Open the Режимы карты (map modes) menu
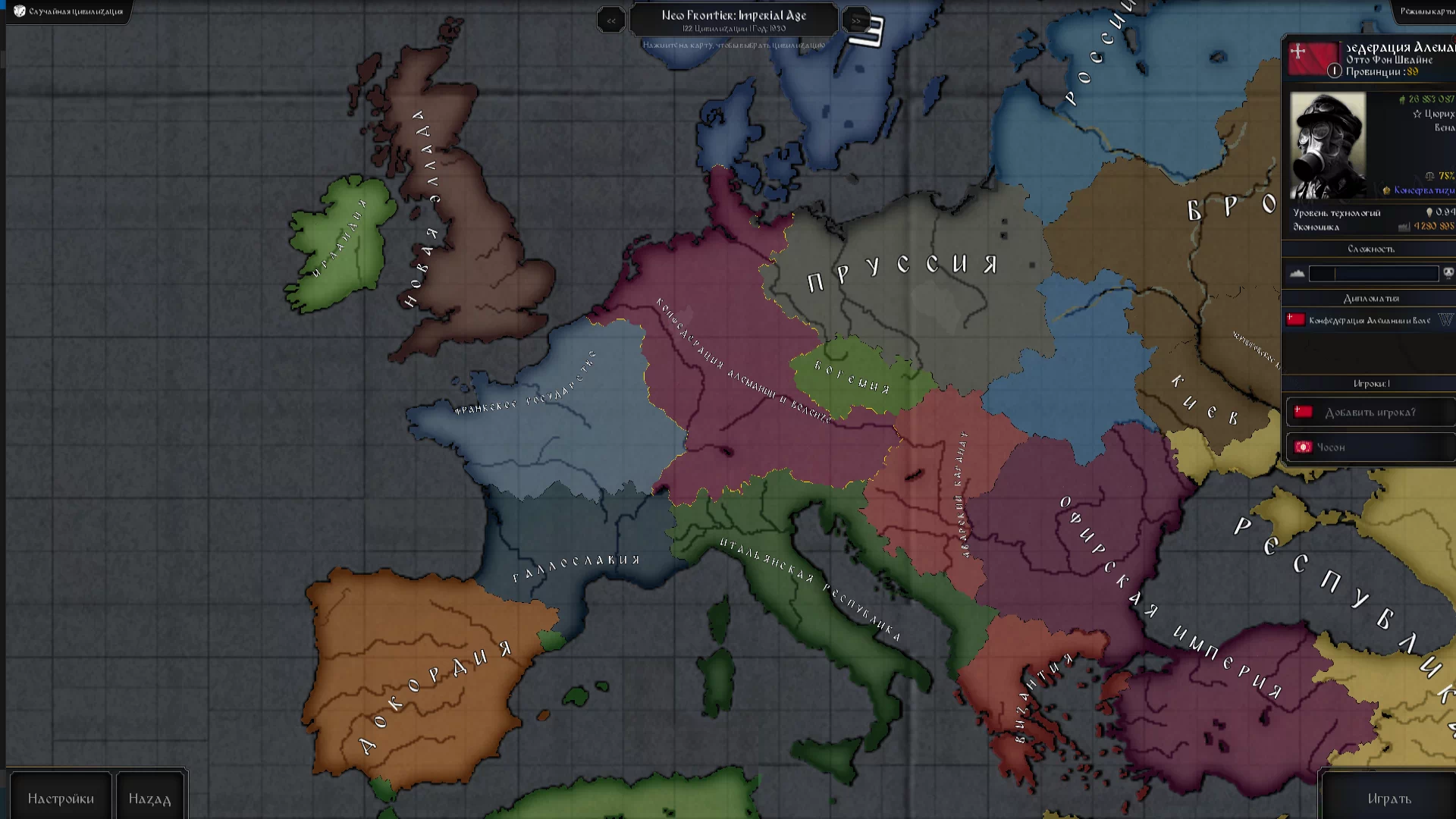Screen dimensions: 1456x819 [x=1426, y=11]
